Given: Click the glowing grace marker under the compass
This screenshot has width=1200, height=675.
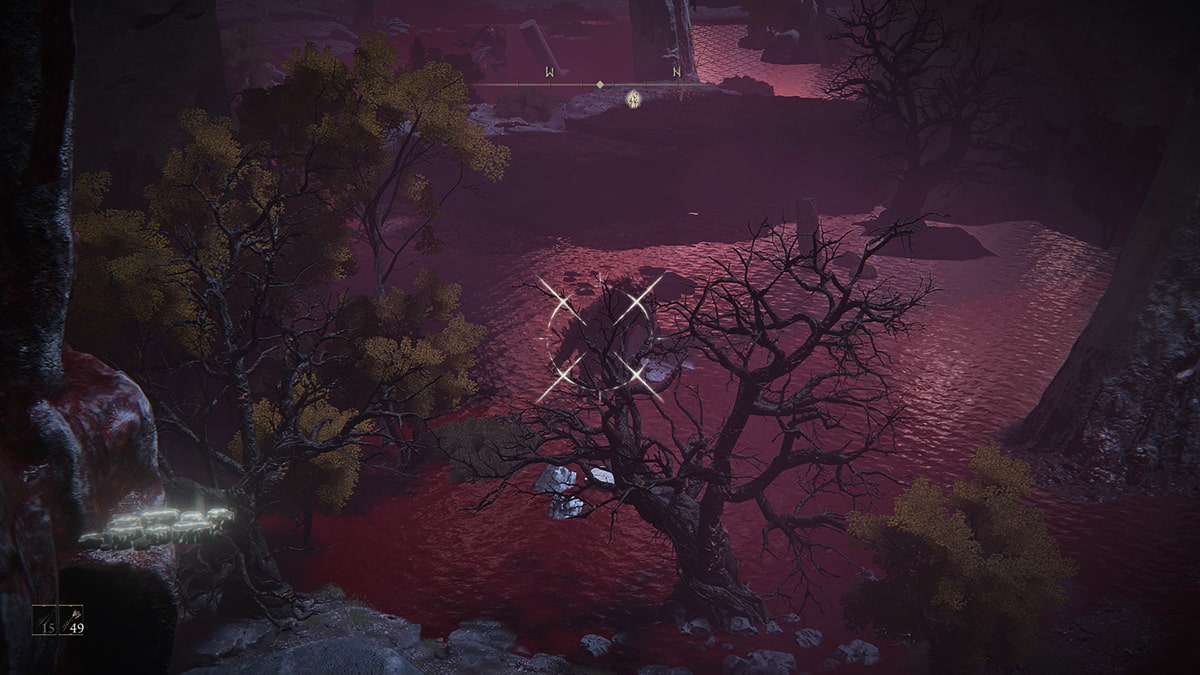Looking at the screenshot, I should [x=633, y=98].
